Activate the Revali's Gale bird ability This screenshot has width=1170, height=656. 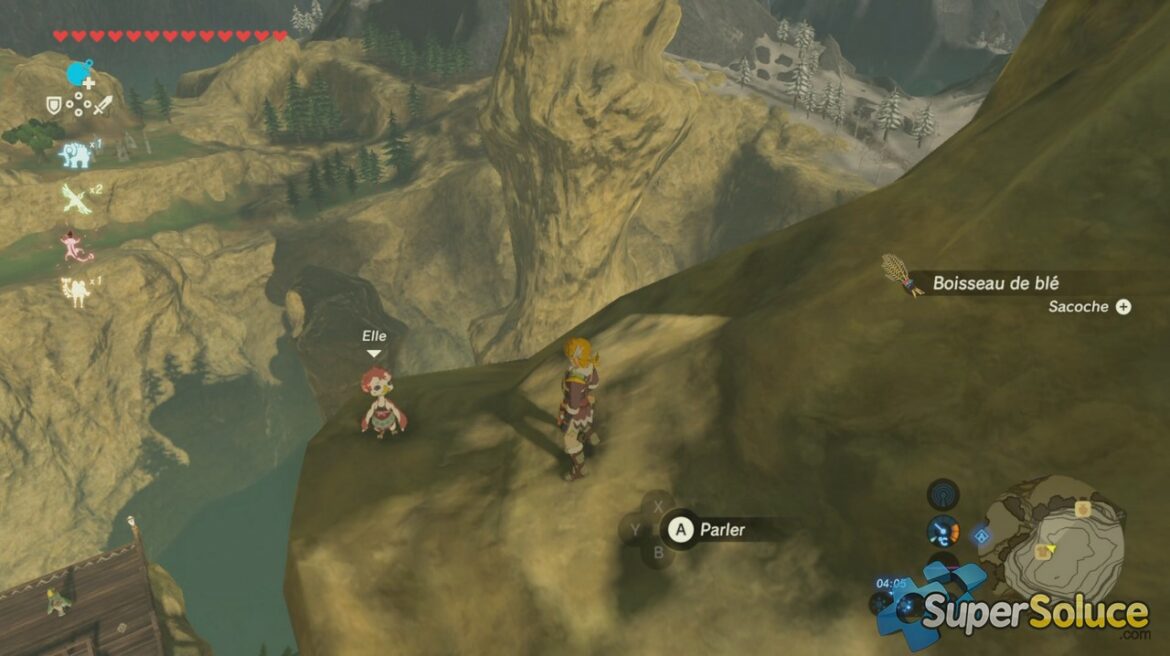coord(74,200)
